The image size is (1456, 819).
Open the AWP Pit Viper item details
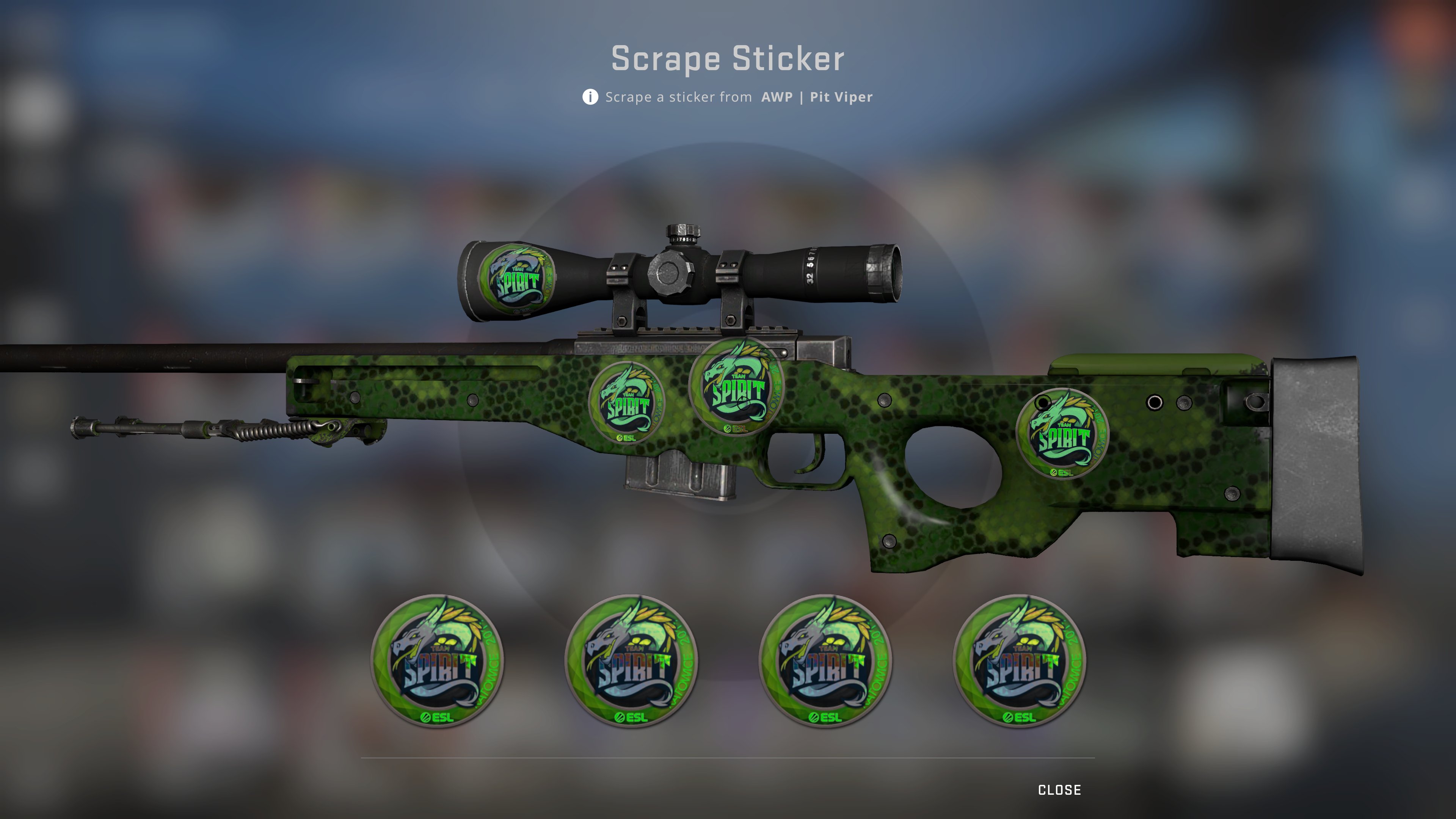point(816,97)
